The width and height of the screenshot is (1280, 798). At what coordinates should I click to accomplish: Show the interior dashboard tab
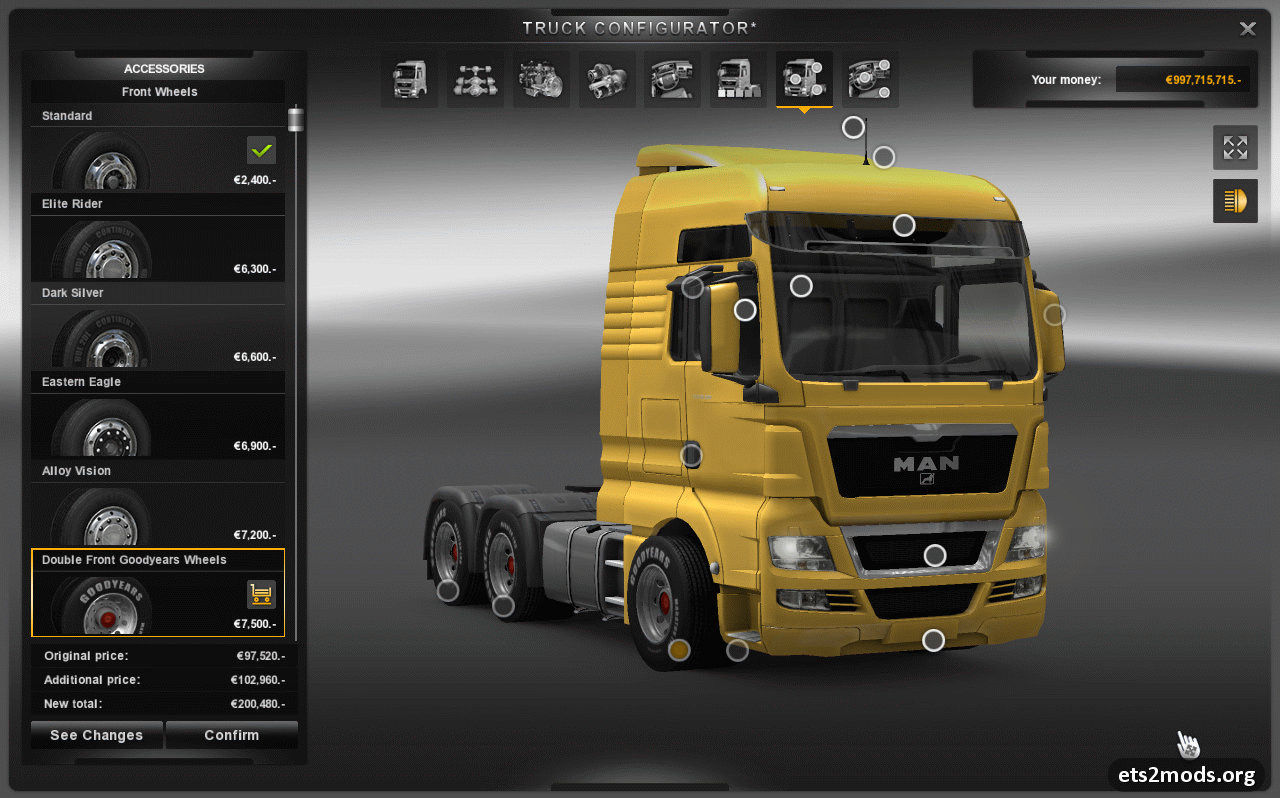tap(672, 80)
